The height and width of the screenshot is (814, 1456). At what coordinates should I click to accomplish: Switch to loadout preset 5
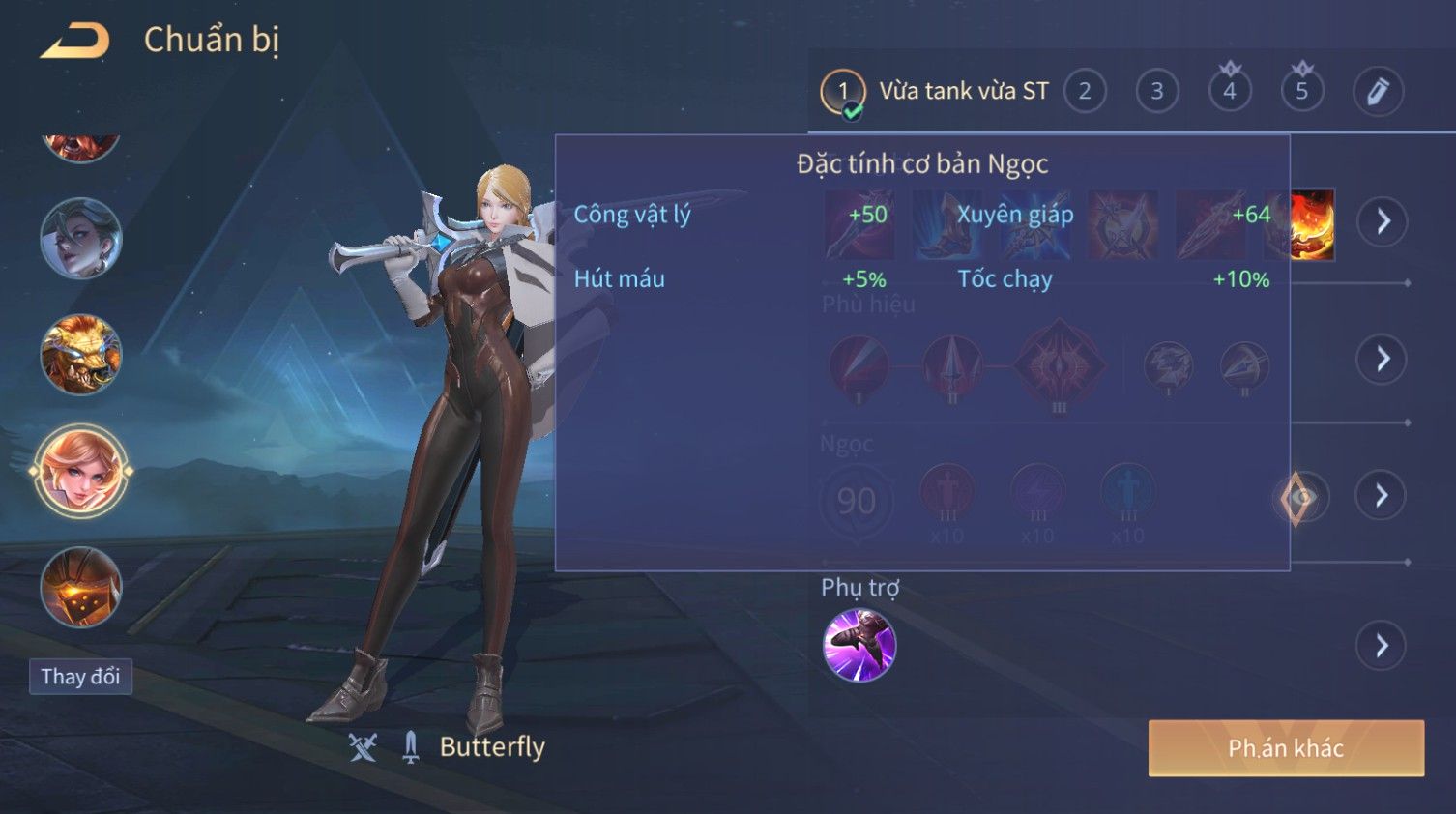coord(1302,92)
